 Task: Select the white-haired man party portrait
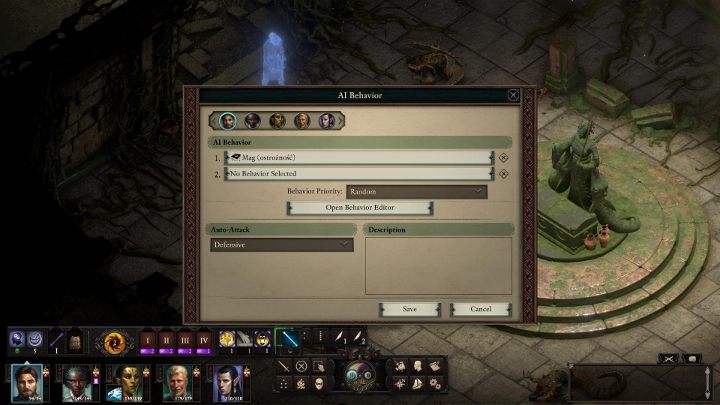[x=179, y=383]
